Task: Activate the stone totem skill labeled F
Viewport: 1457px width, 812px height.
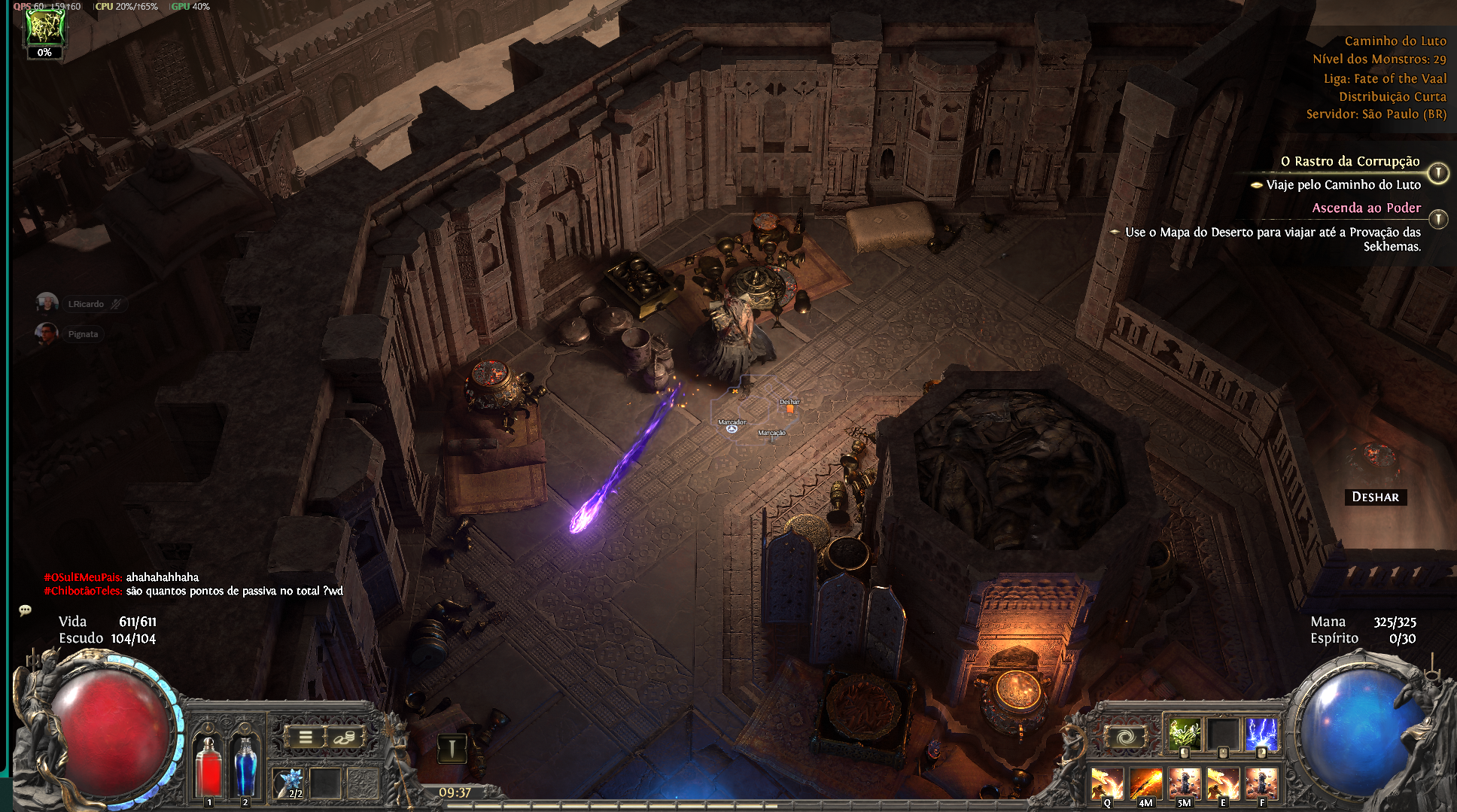Action: (1261, 783)
